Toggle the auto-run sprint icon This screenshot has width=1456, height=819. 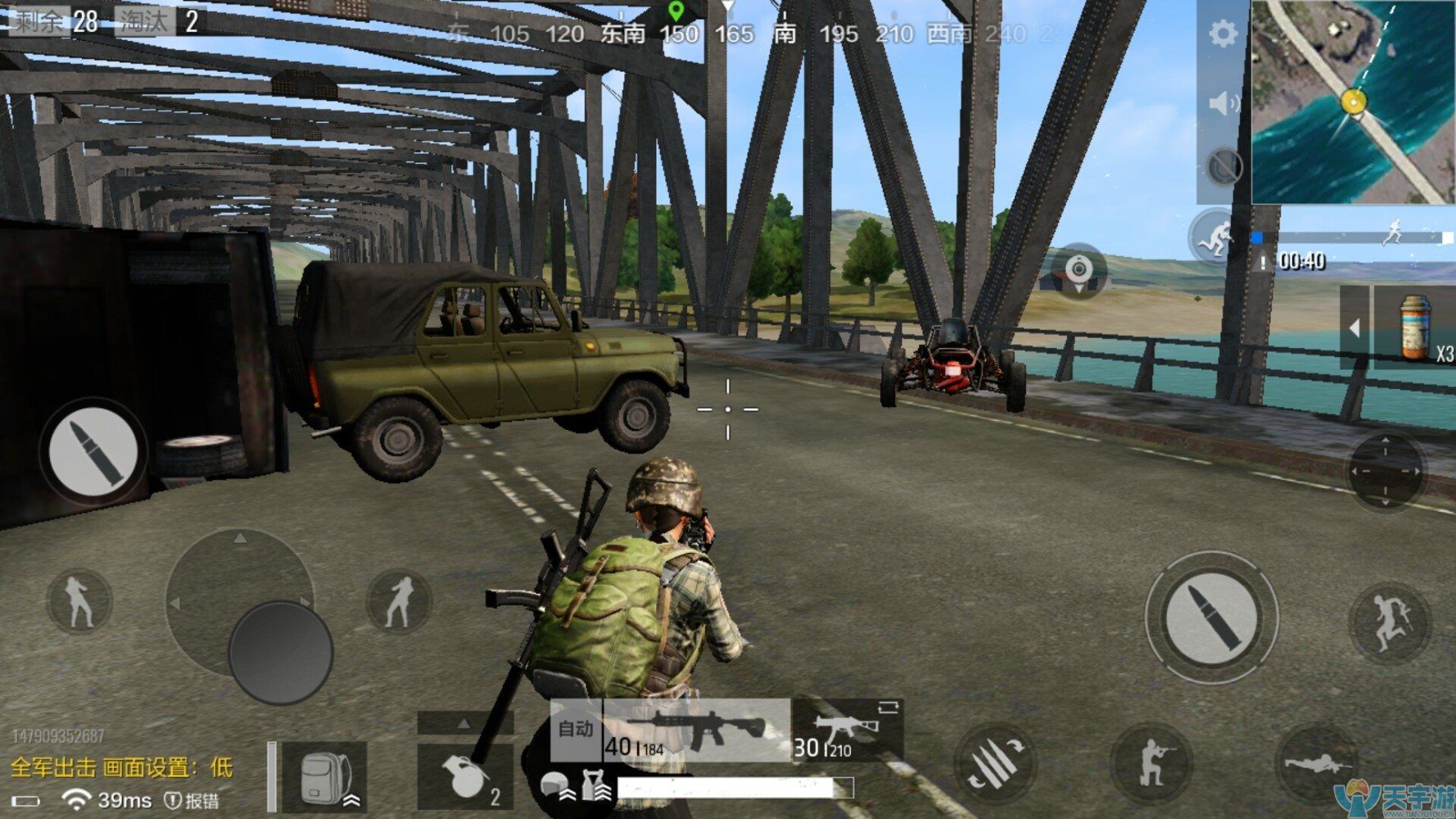pos(1214,237)
